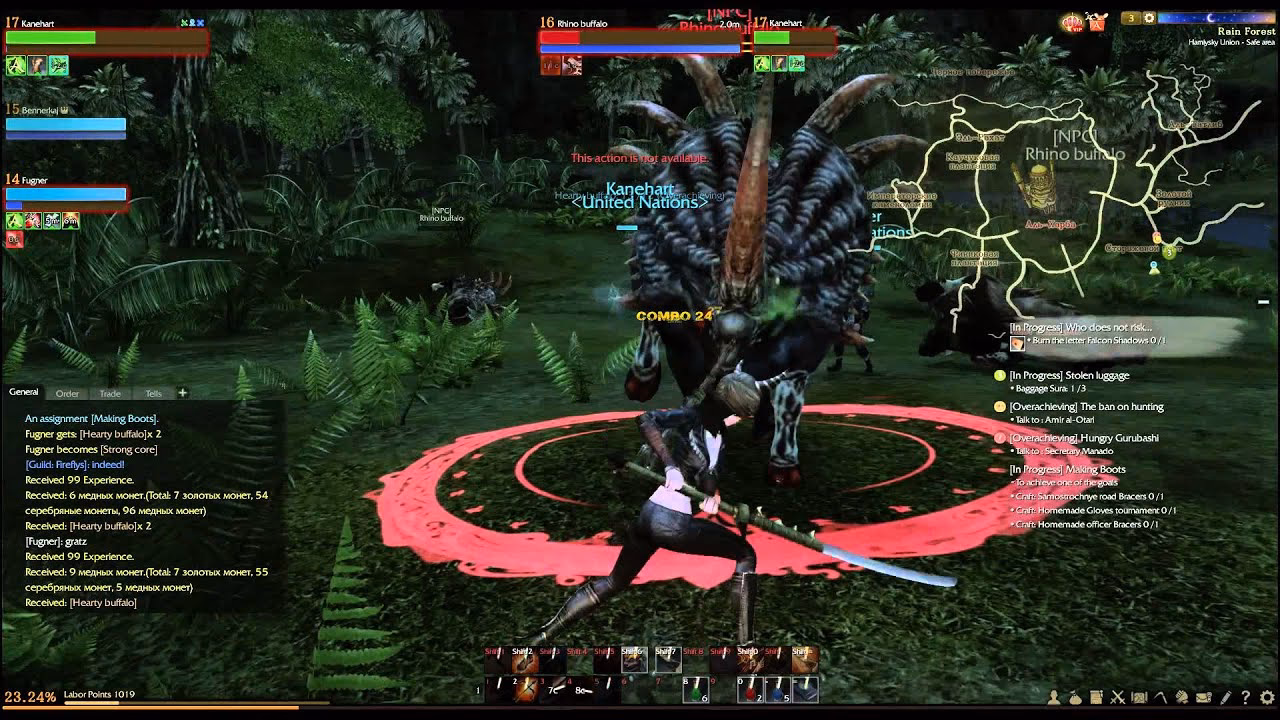Toggle The ban on hunting quest marker
1280x720 pixels.
(x=998, y=407)
